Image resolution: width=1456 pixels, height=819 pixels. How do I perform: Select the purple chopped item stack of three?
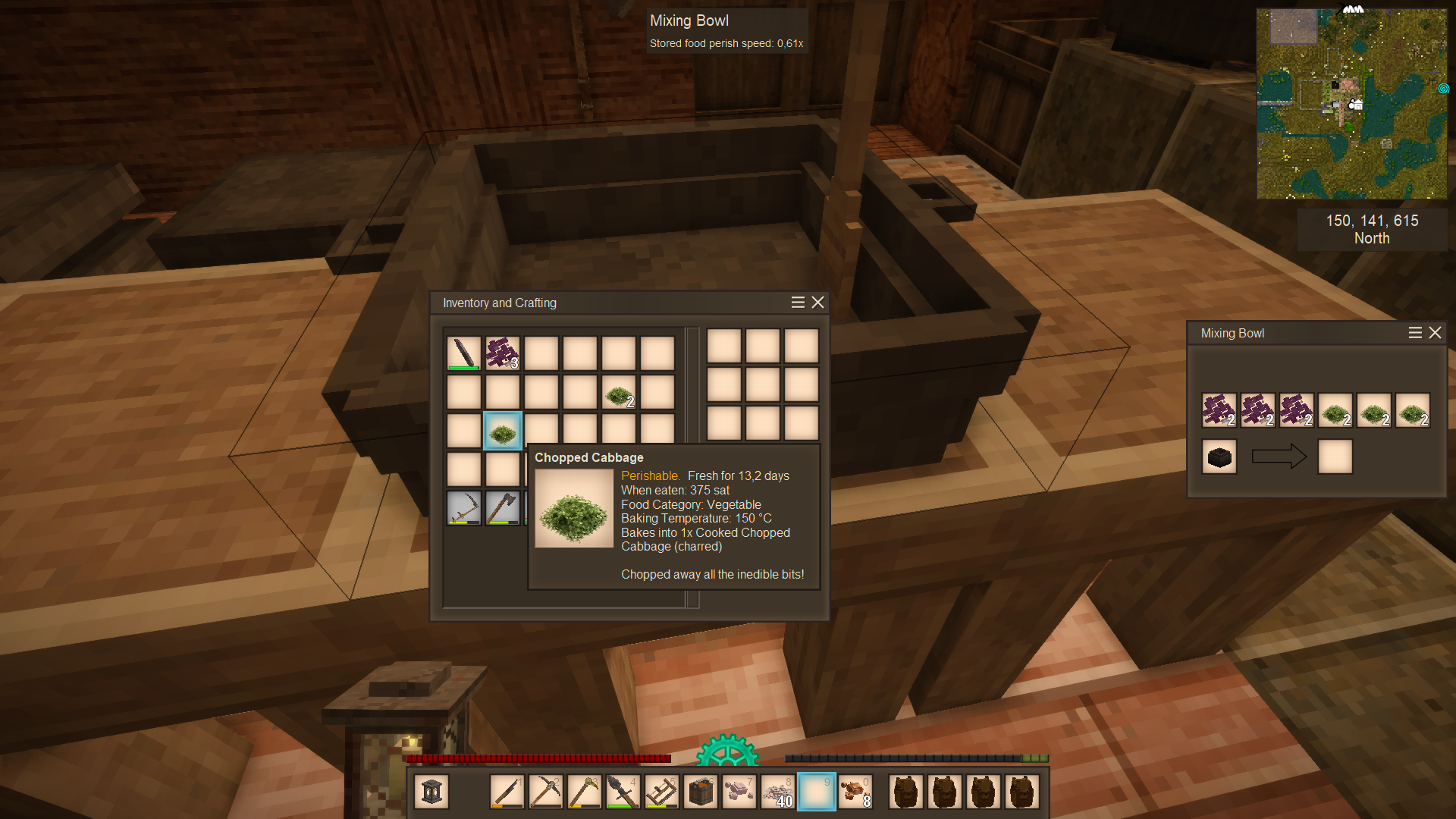[503, 353]
